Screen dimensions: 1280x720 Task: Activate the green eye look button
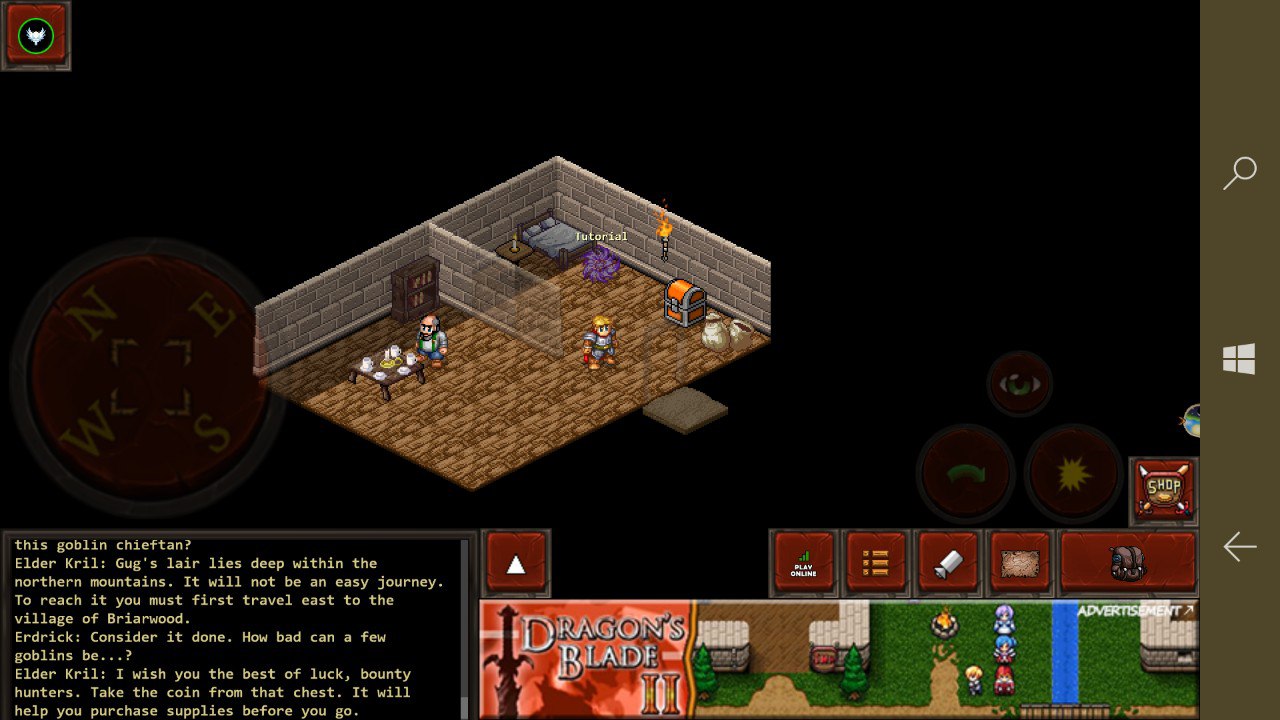click(1019, 384)
